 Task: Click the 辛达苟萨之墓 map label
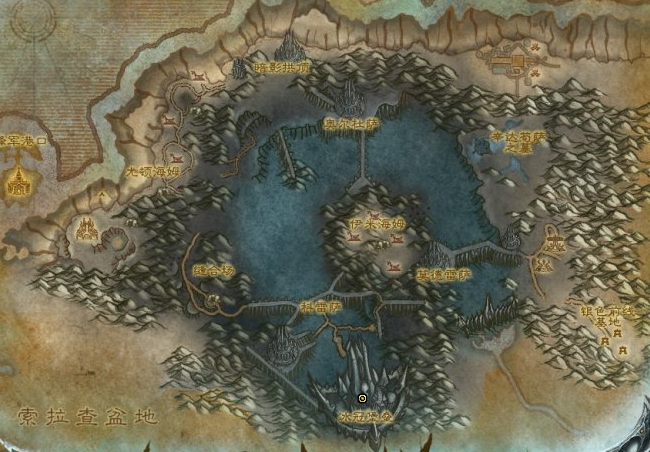click(518, 139)
